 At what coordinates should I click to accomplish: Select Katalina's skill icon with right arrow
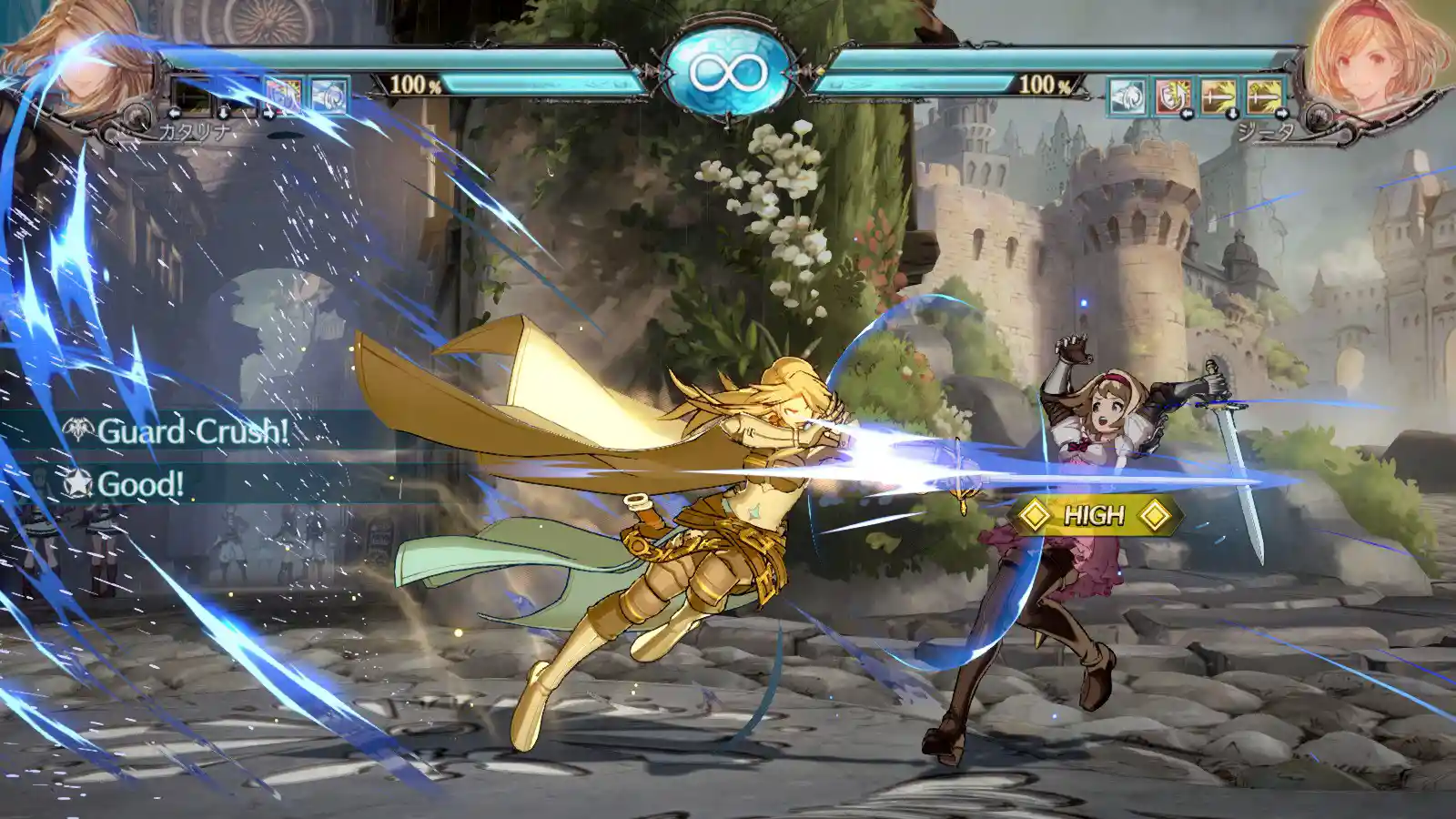click(x=284, y=95)
